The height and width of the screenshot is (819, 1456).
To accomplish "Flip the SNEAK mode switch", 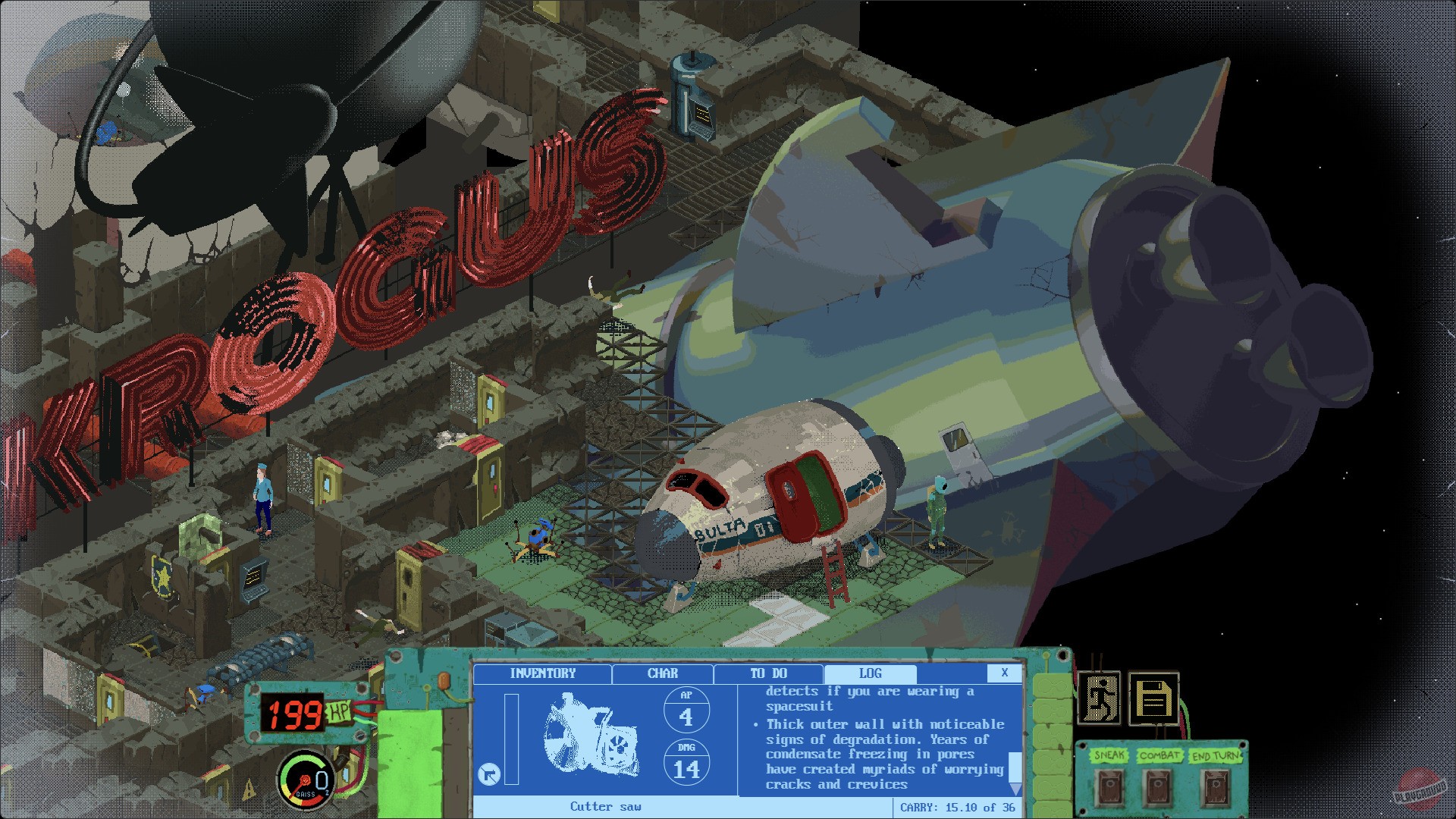I will (x=1110, y=785).
